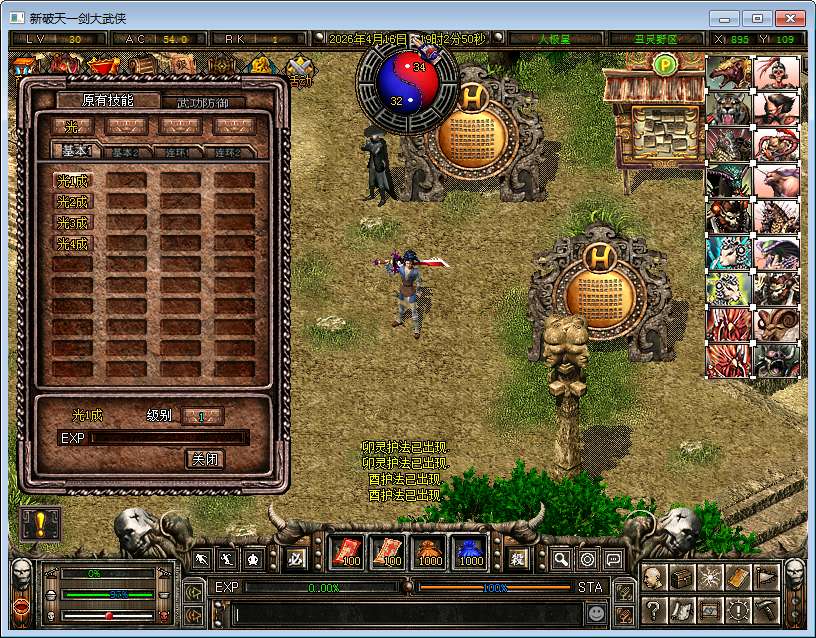Close the game window
The height and width of the screenshot is (638, 816).
tap(787, 18)
